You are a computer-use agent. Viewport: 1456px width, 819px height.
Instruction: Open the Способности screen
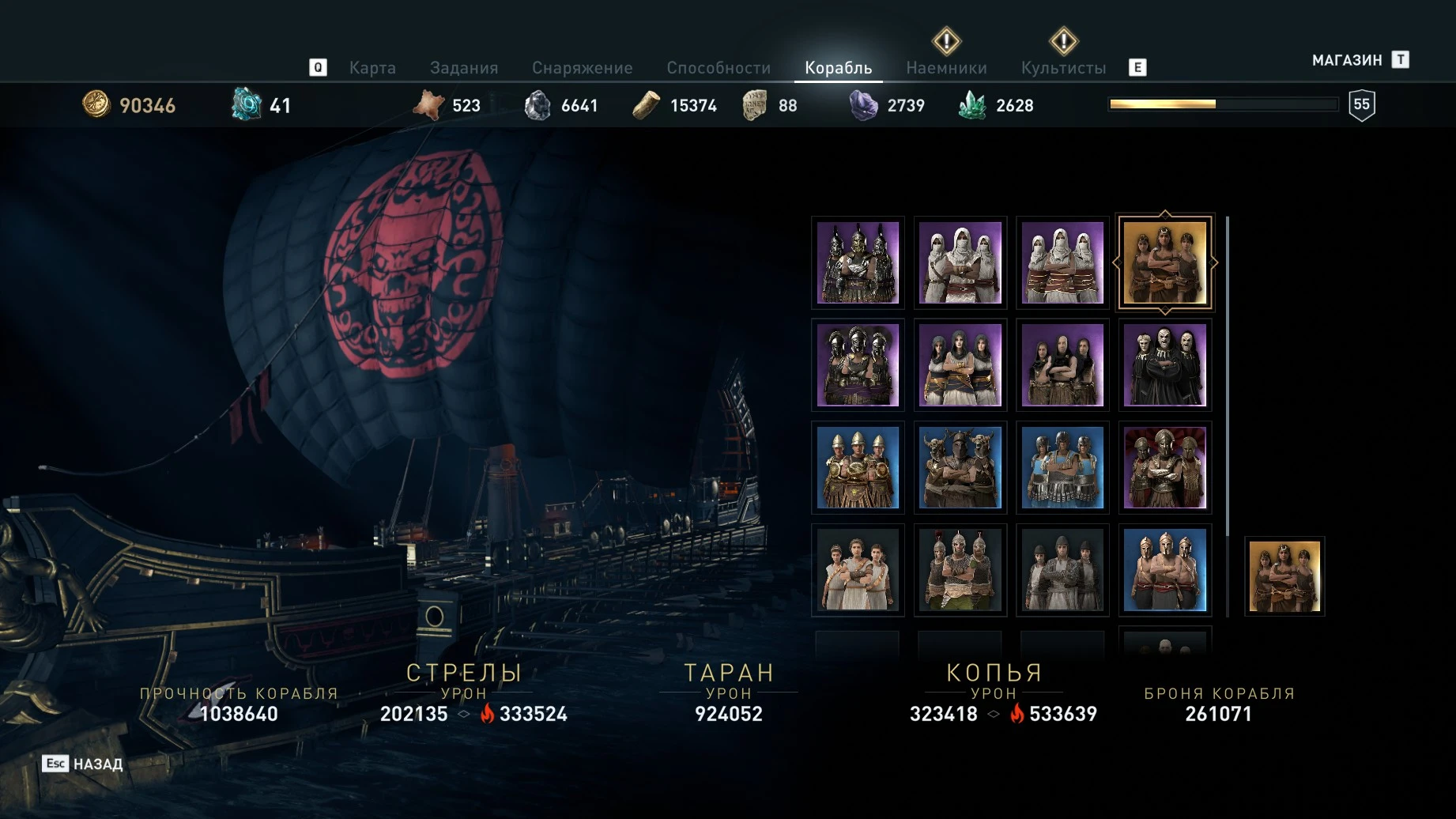coord(720,67)
